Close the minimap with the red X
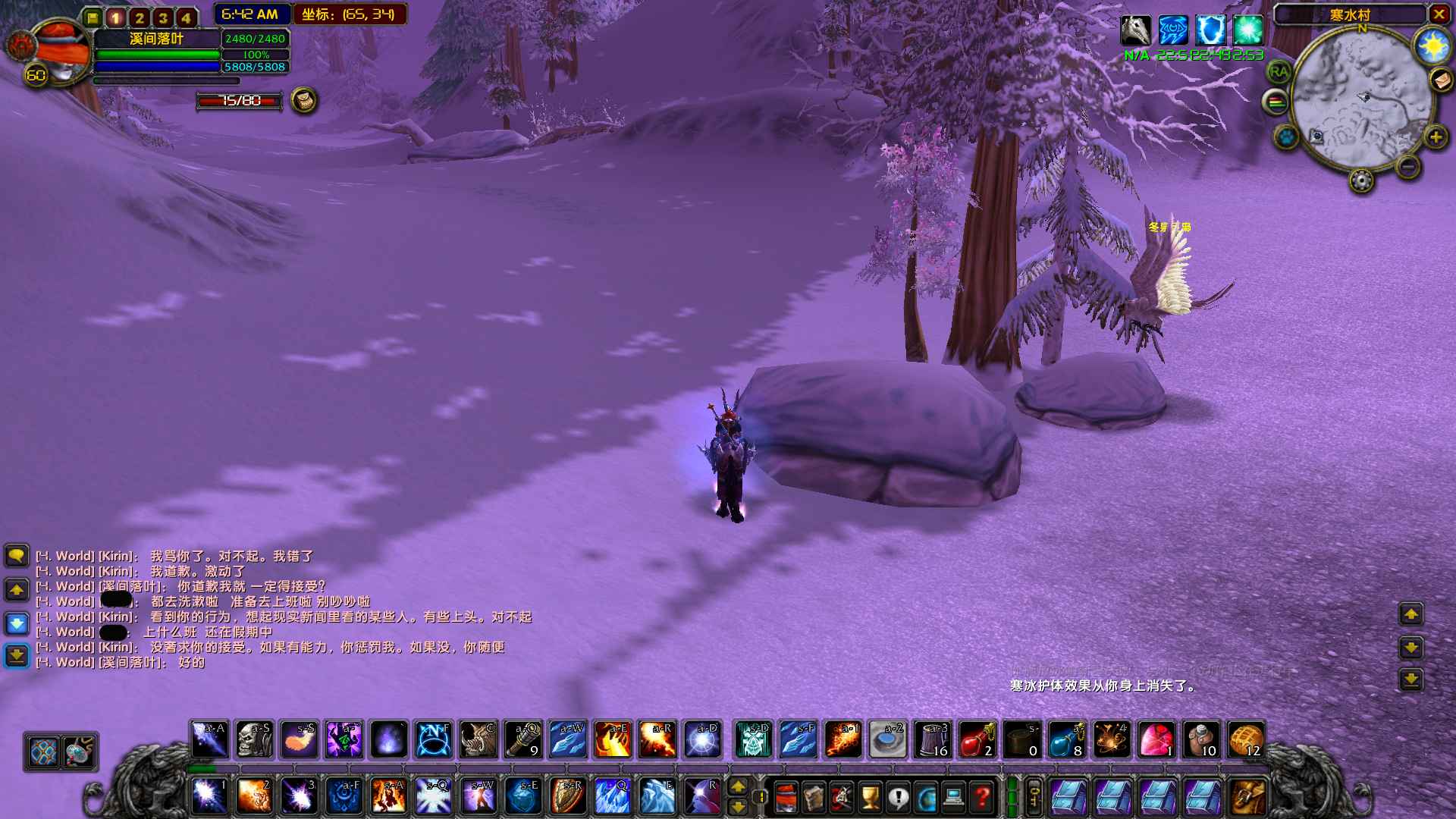Image resolution: width=1456 pixels, height=819 pixels. click(1439, 14)
